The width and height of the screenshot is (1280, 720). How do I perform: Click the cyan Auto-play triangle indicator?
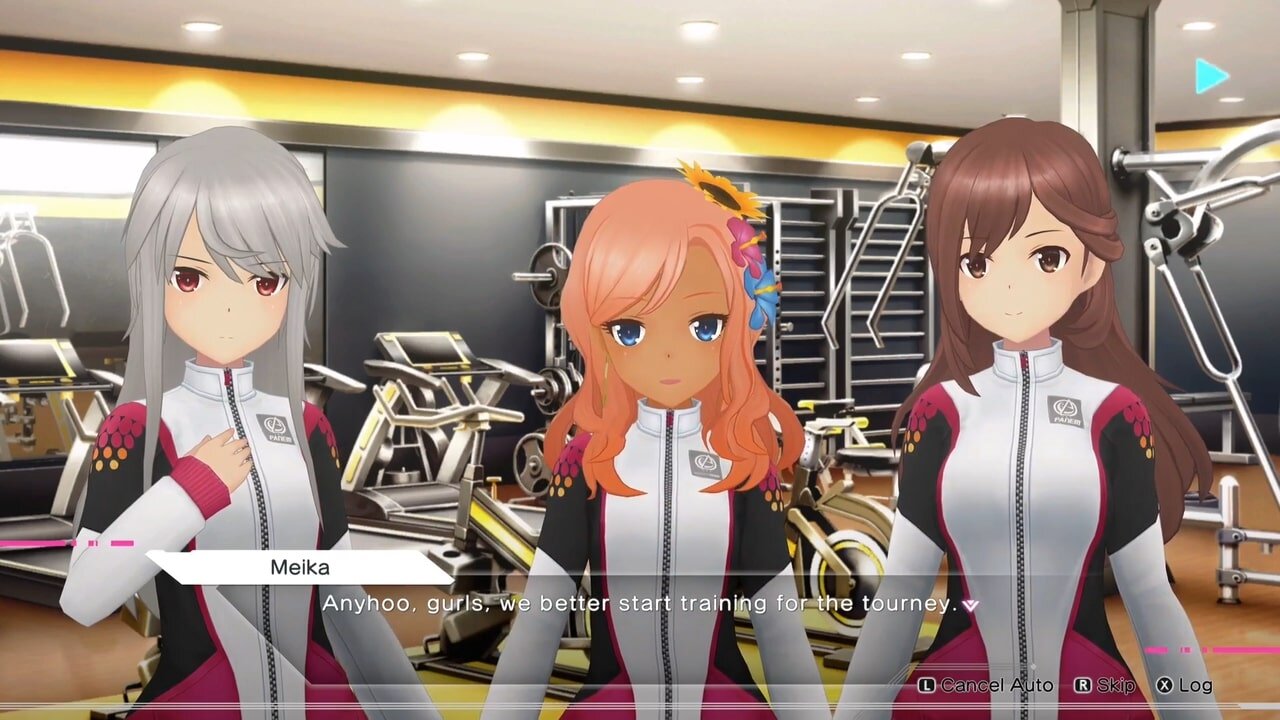click(1212, 74)
